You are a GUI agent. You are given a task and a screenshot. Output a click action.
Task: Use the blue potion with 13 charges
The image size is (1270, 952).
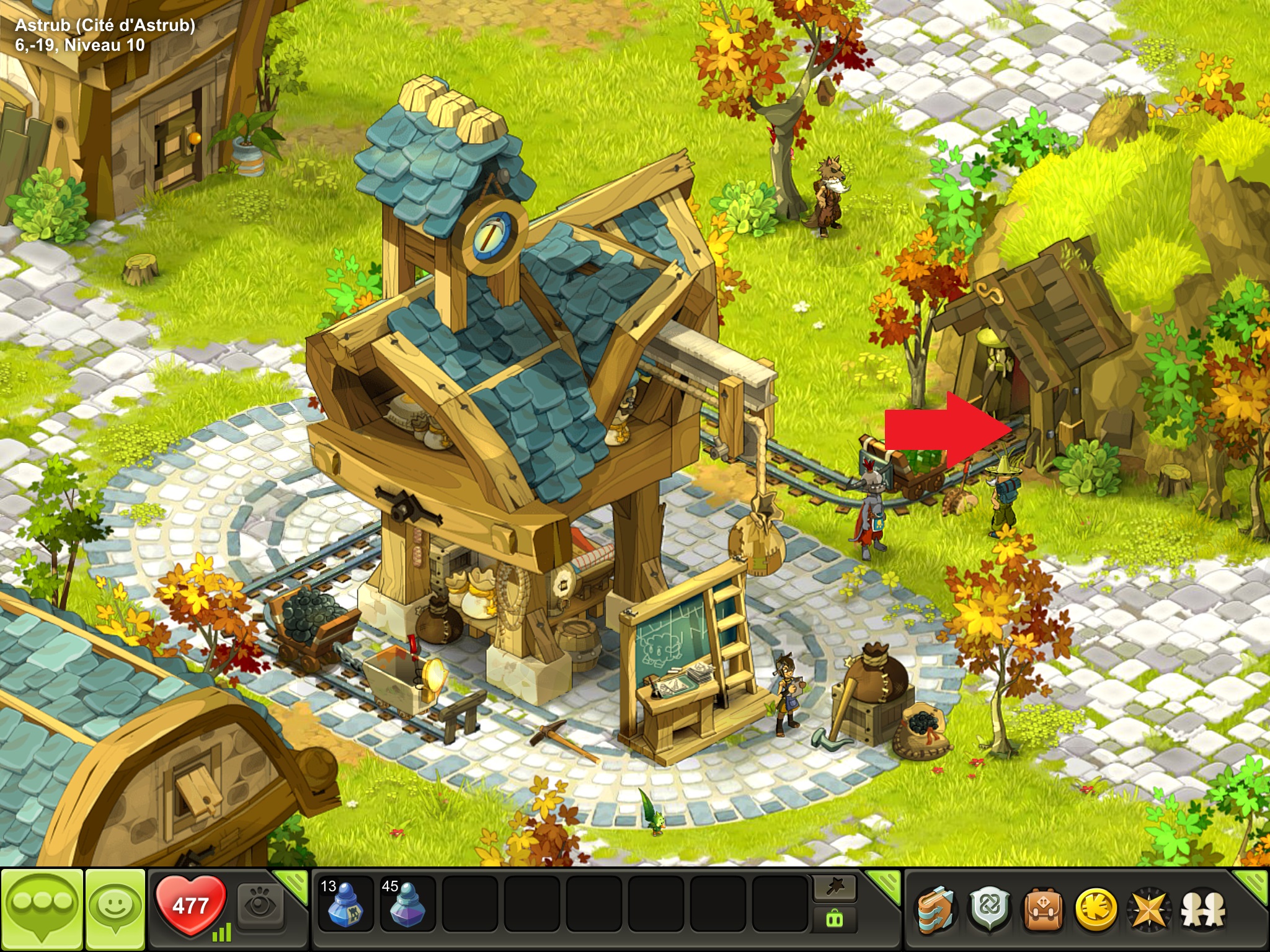(x=344, y=904)
